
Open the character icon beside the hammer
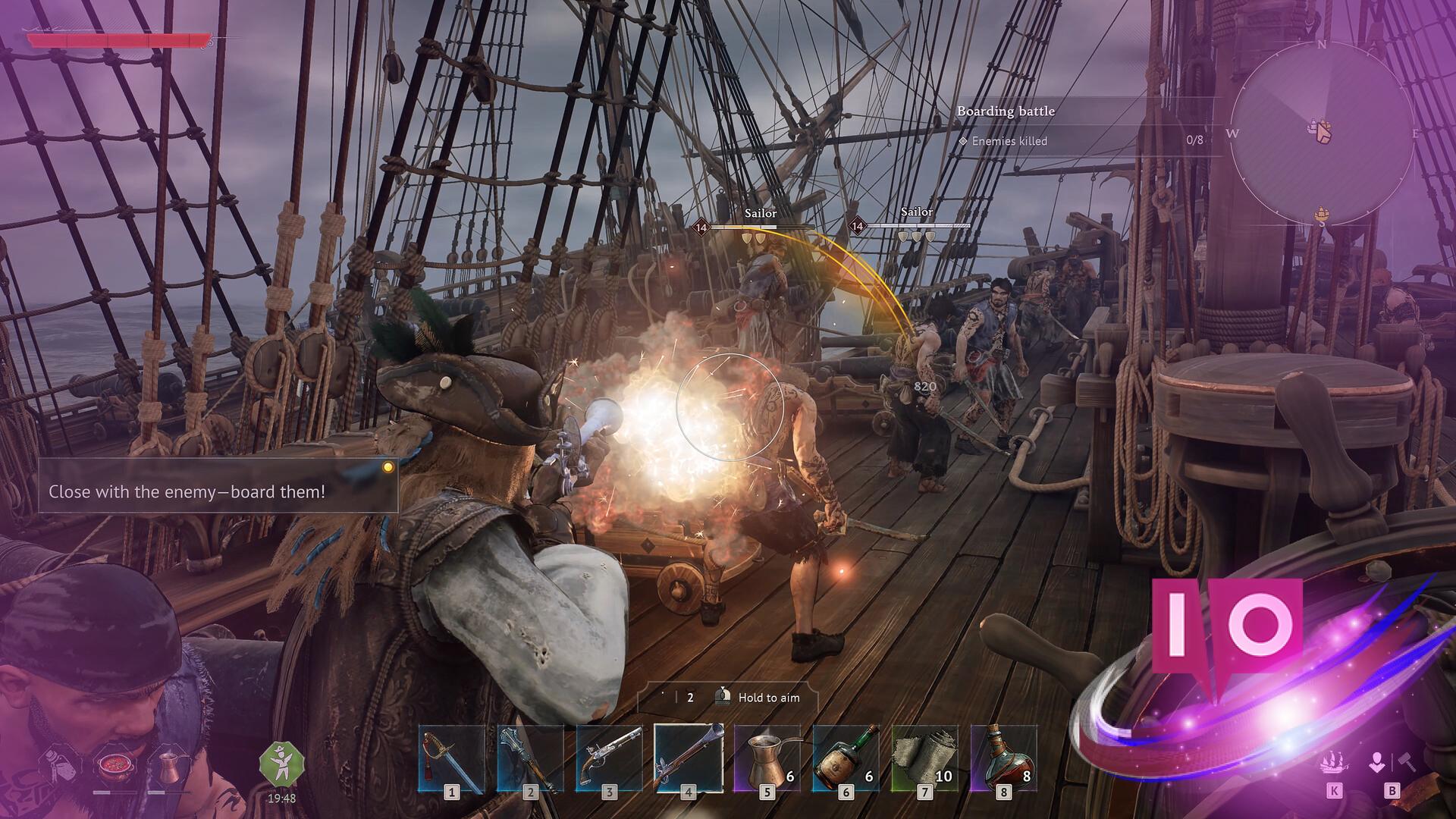pyautogui.click(x=1377, y=762)
